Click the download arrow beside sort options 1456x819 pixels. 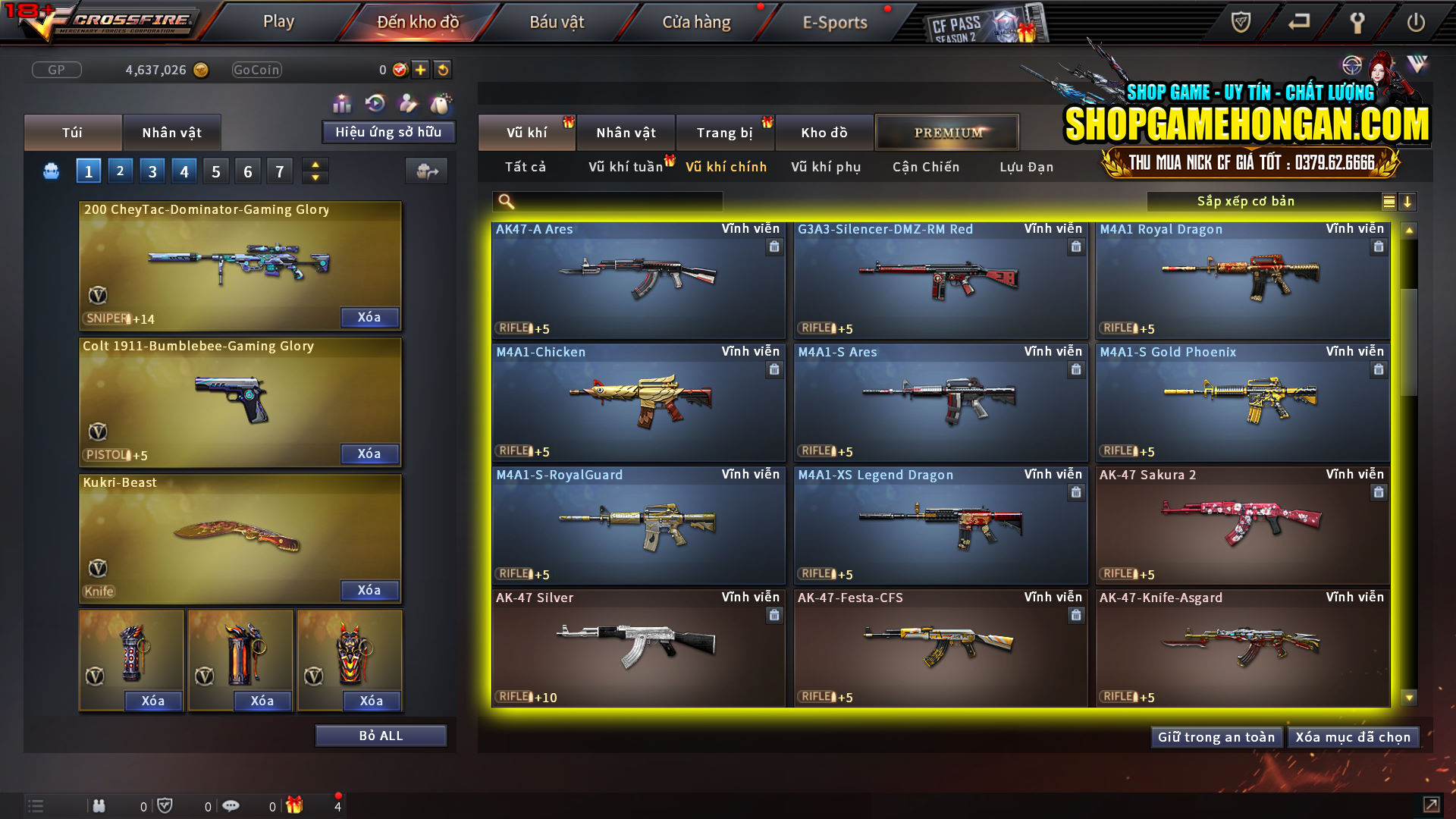(1408, 202)
